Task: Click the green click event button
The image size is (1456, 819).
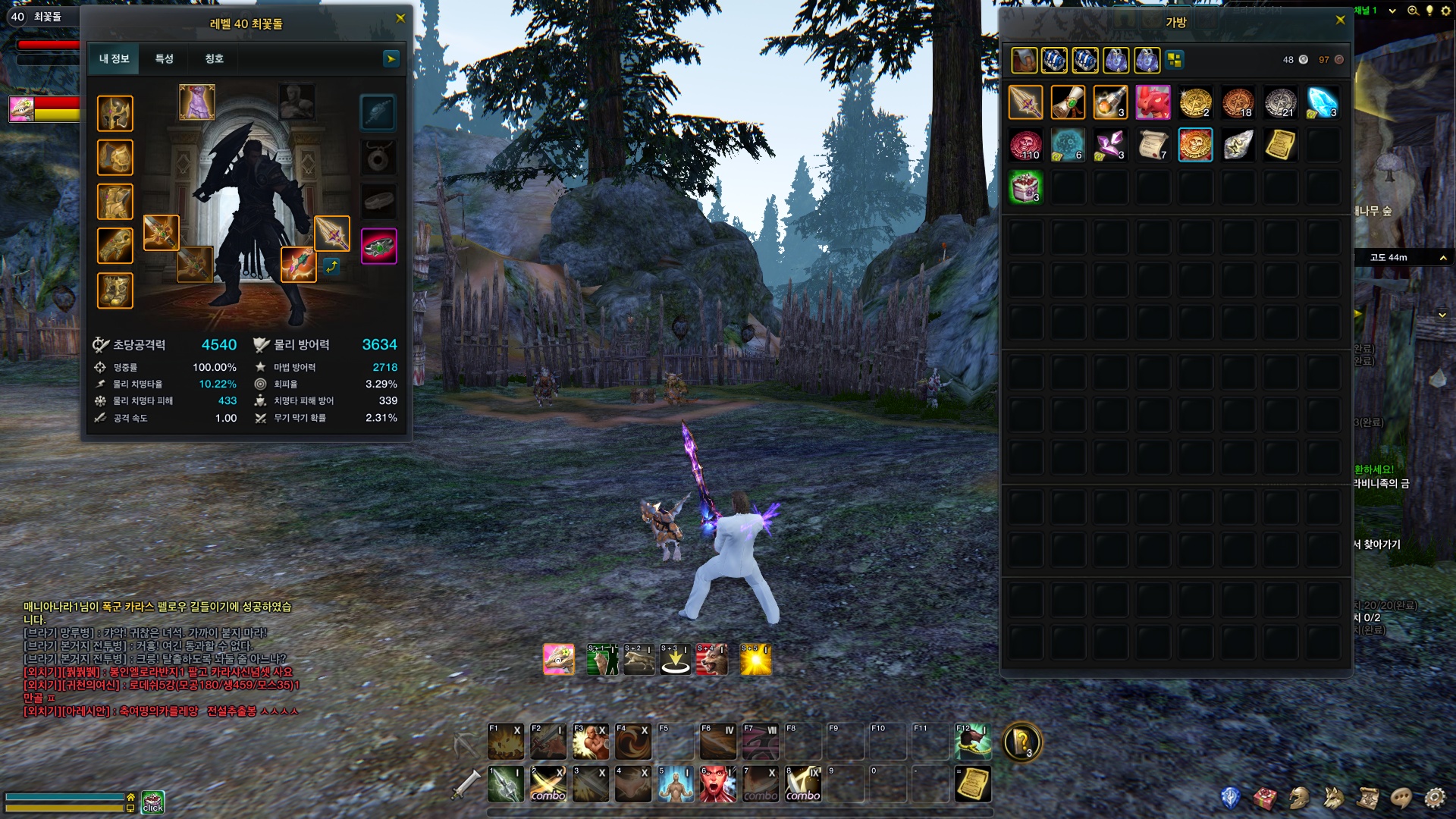Action: (x=153, y=802)
